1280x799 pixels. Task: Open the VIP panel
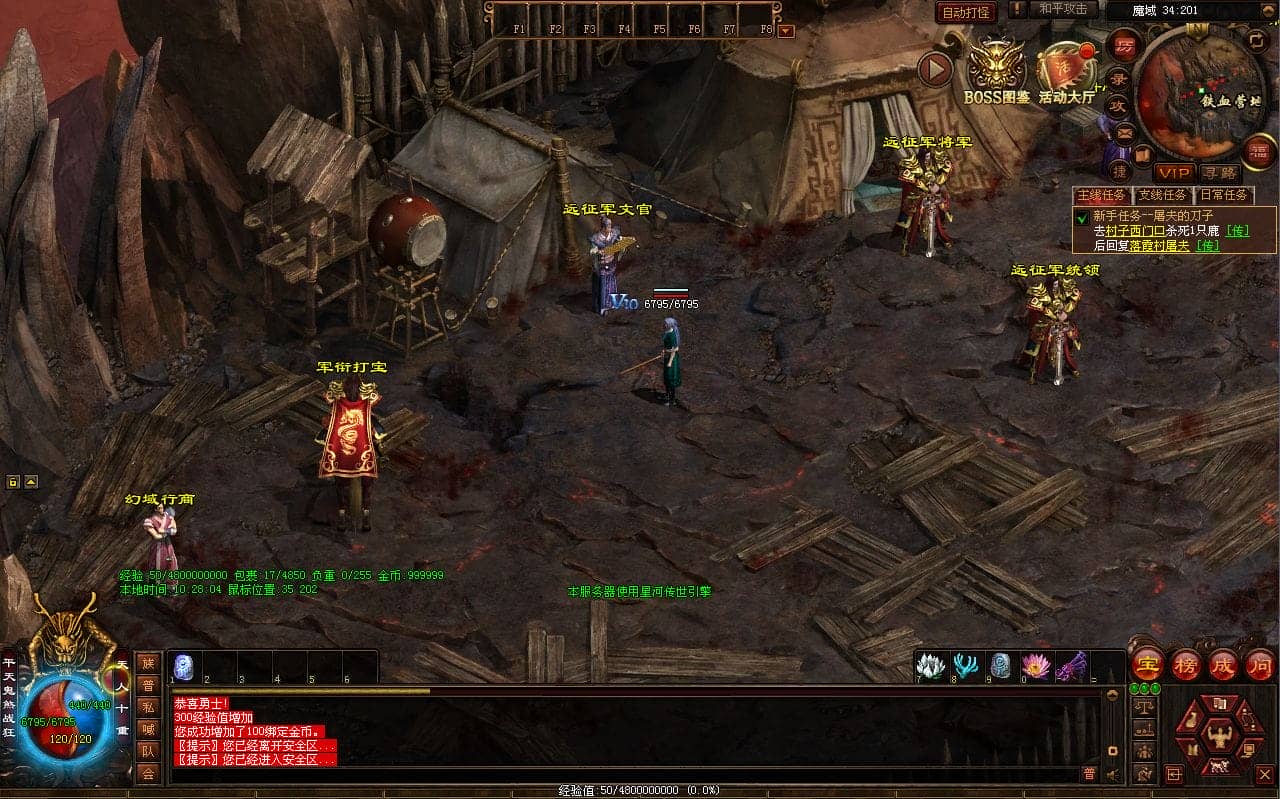click(x=1174, y=173)
